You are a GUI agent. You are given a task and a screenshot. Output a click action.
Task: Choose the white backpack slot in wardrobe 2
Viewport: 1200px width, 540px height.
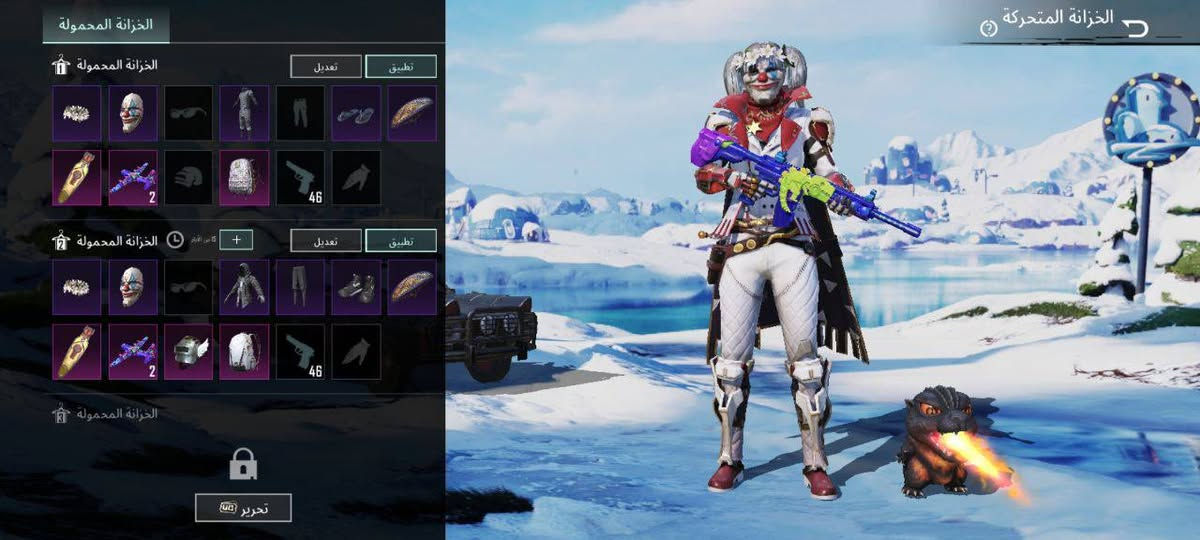click(x=244, y=351)
